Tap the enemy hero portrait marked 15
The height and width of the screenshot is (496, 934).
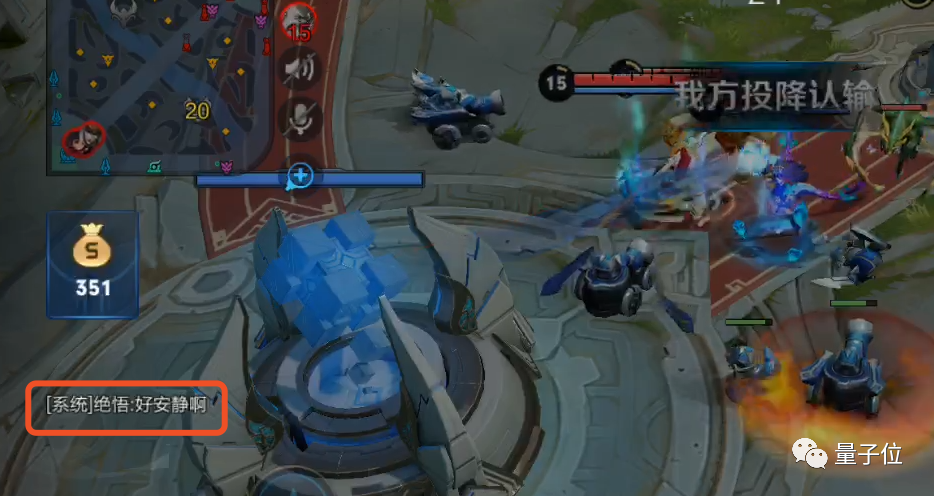[x=297, y=19]
